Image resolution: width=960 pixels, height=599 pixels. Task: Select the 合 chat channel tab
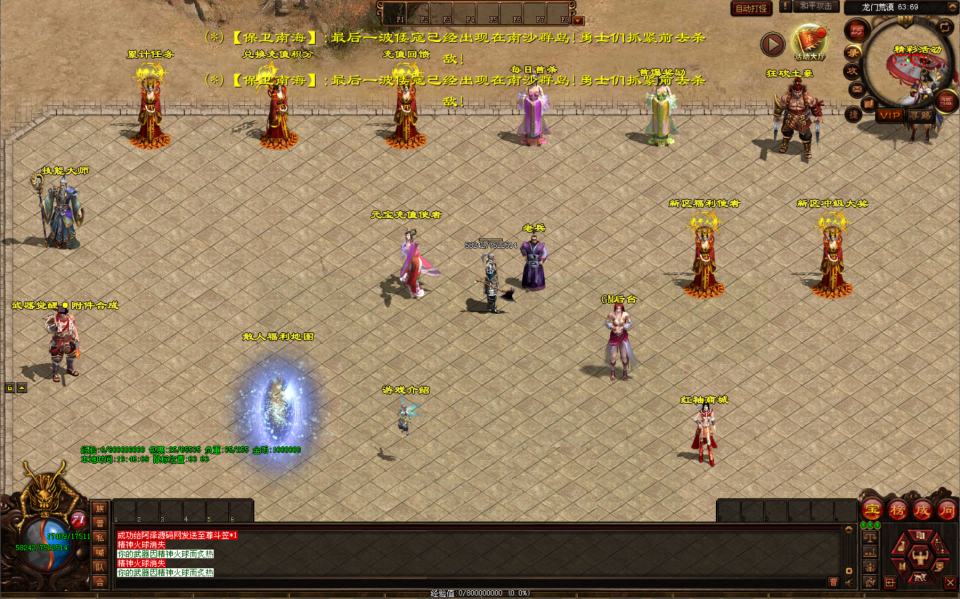click(x=100, y=580)
